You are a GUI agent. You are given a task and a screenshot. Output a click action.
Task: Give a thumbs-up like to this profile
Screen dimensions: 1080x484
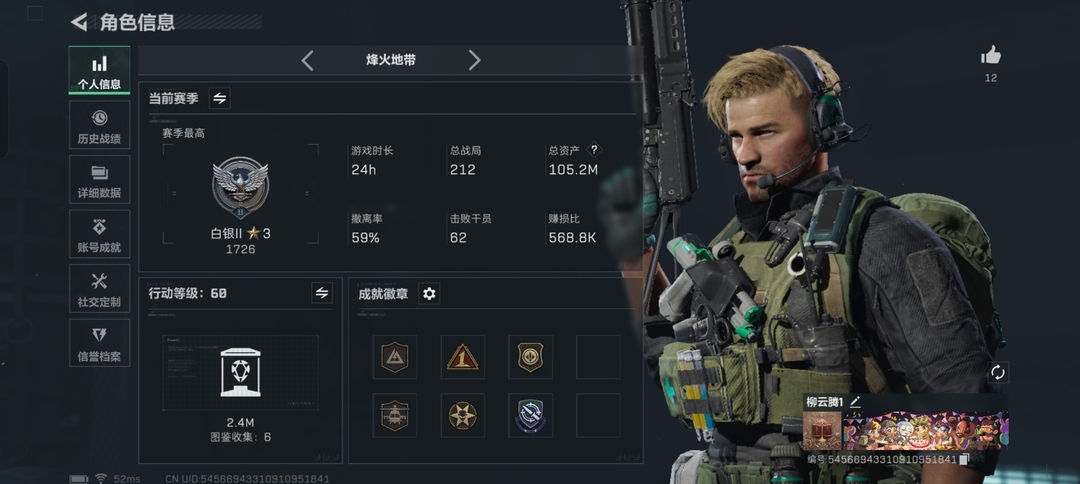coord(991,56)
